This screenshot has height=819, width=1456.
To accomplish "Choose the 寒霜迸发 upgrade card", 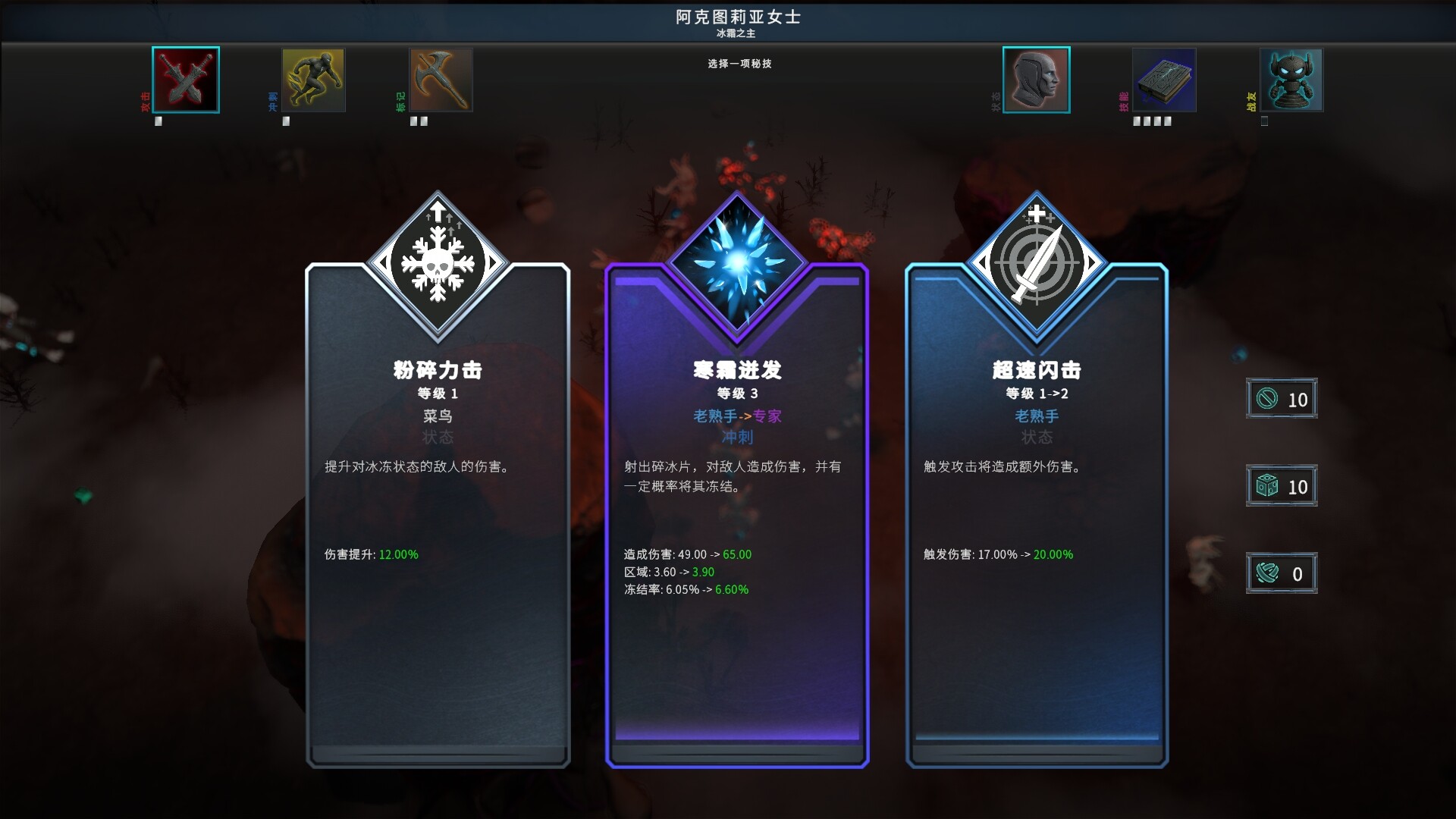I will [x=736, y=531].
